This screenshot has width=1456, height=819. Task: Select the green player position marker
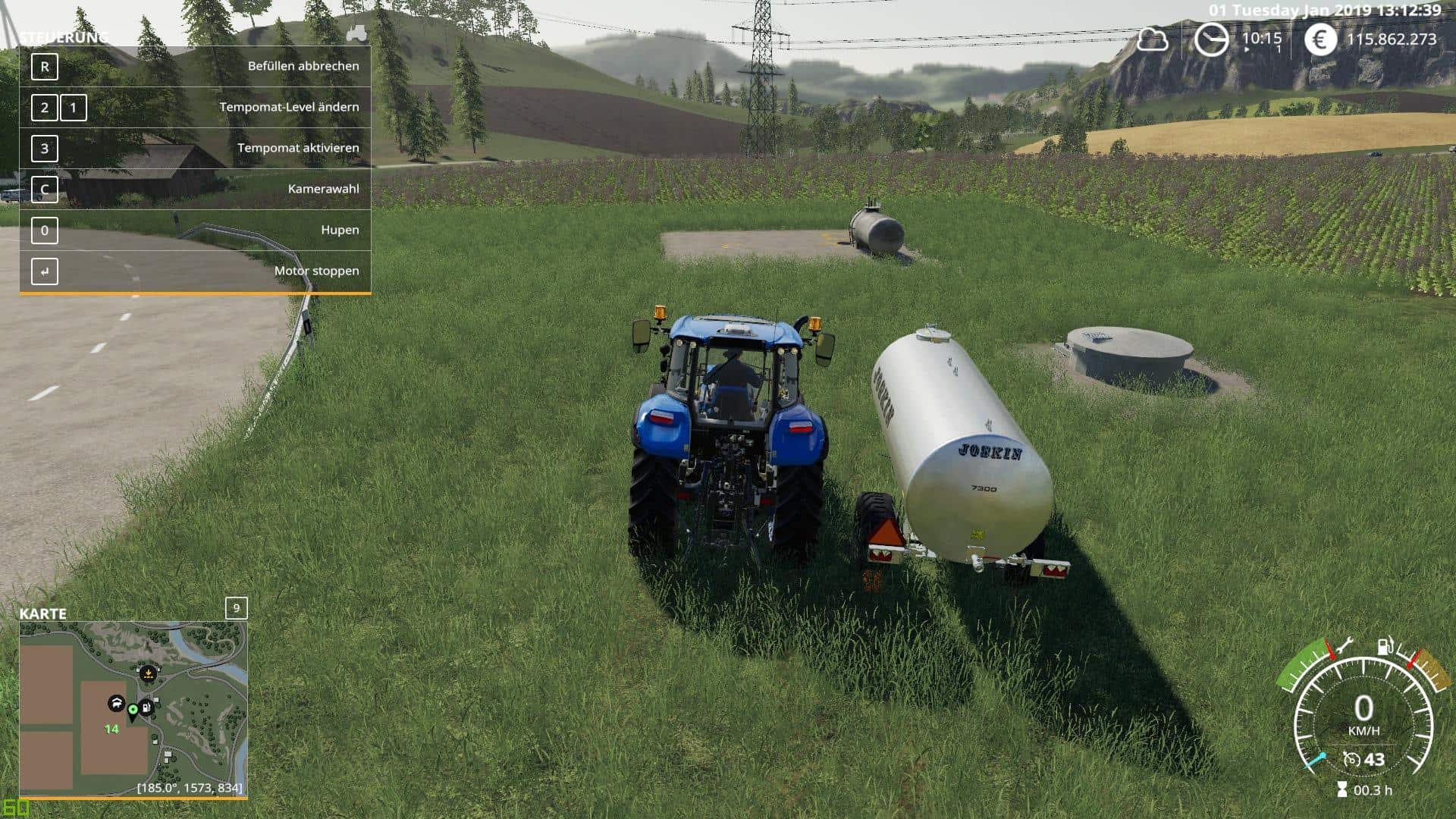133,710
